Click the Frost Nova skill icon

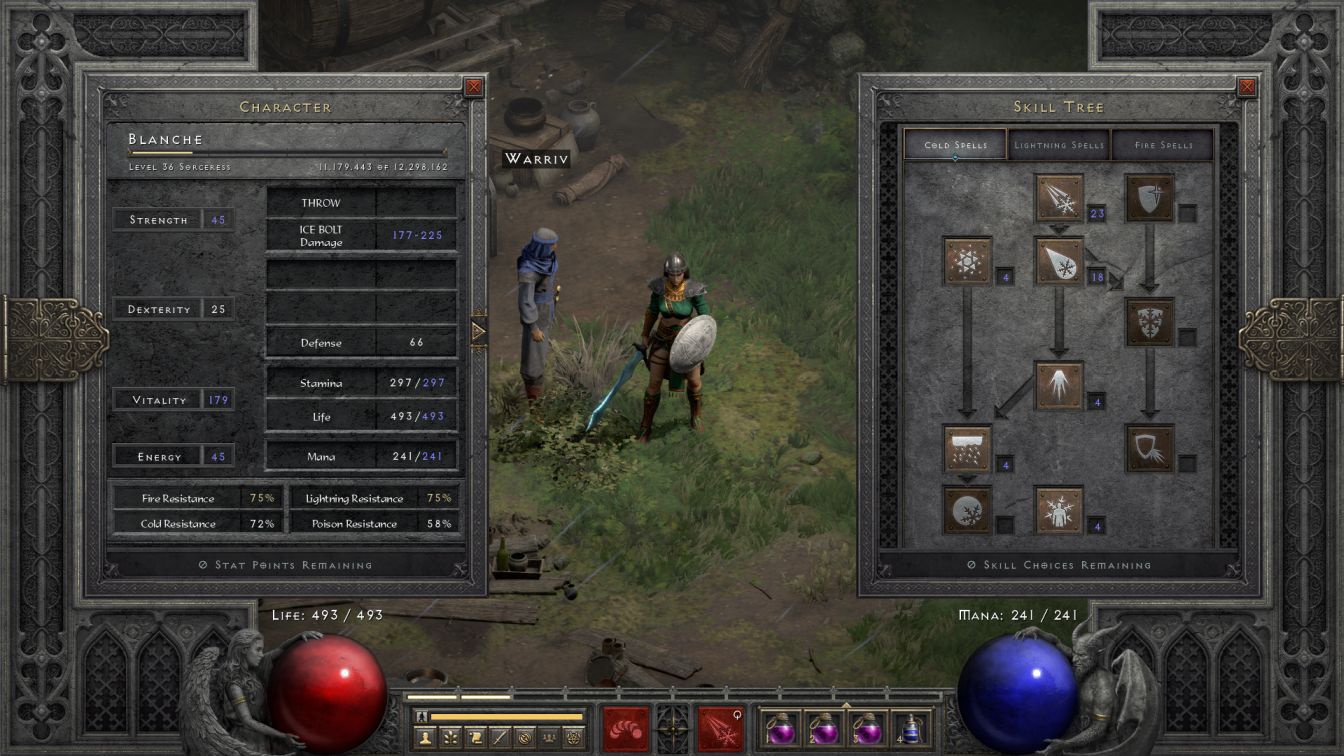point(967,261)
